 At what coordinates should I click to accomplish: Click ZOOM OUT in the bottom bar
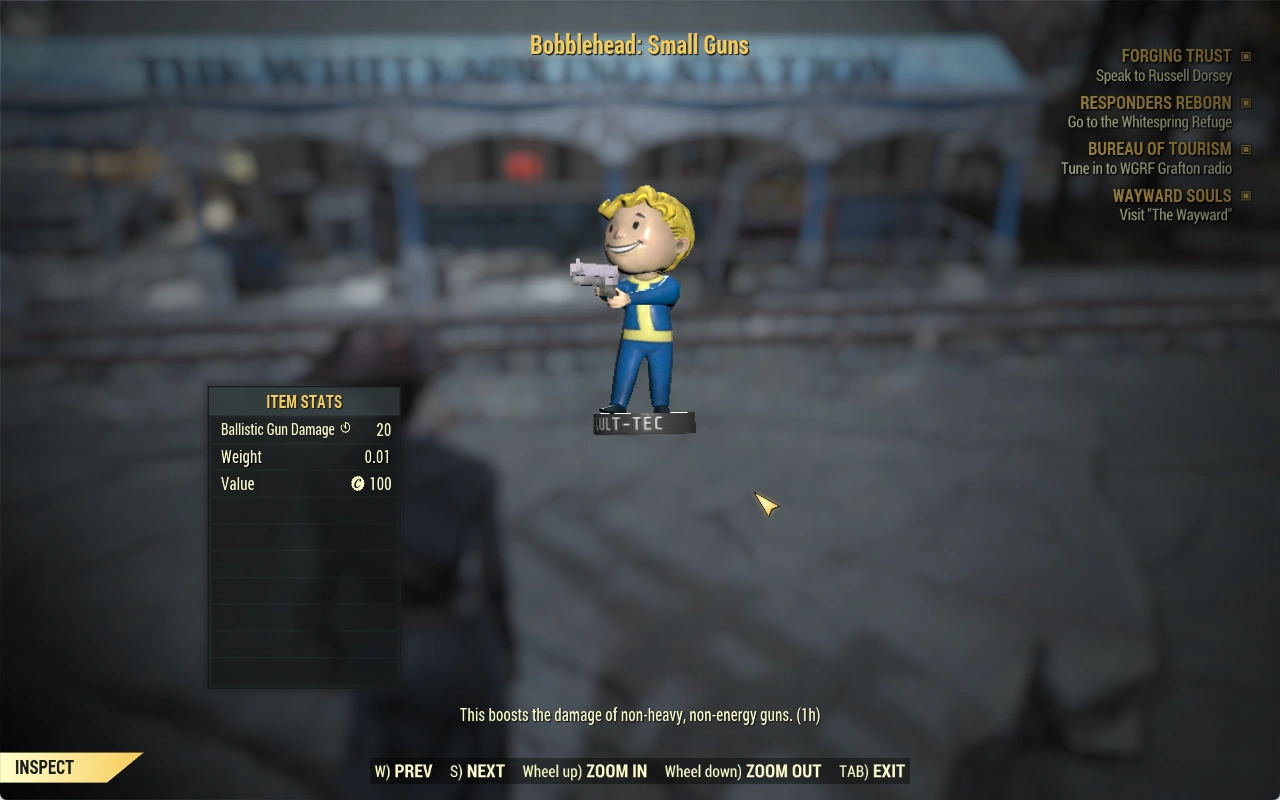pos(743,771)
